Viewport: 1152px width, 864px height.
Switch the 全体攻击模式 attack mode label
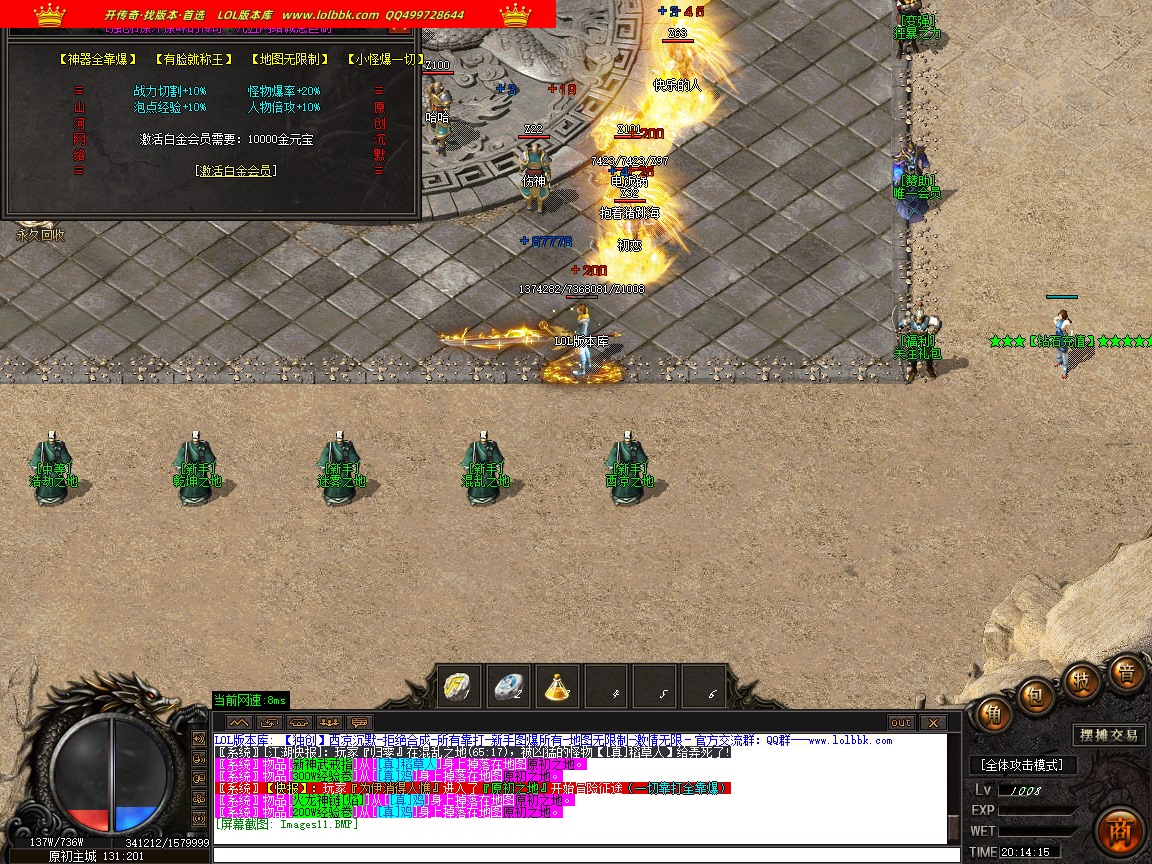click(1022, 765)
